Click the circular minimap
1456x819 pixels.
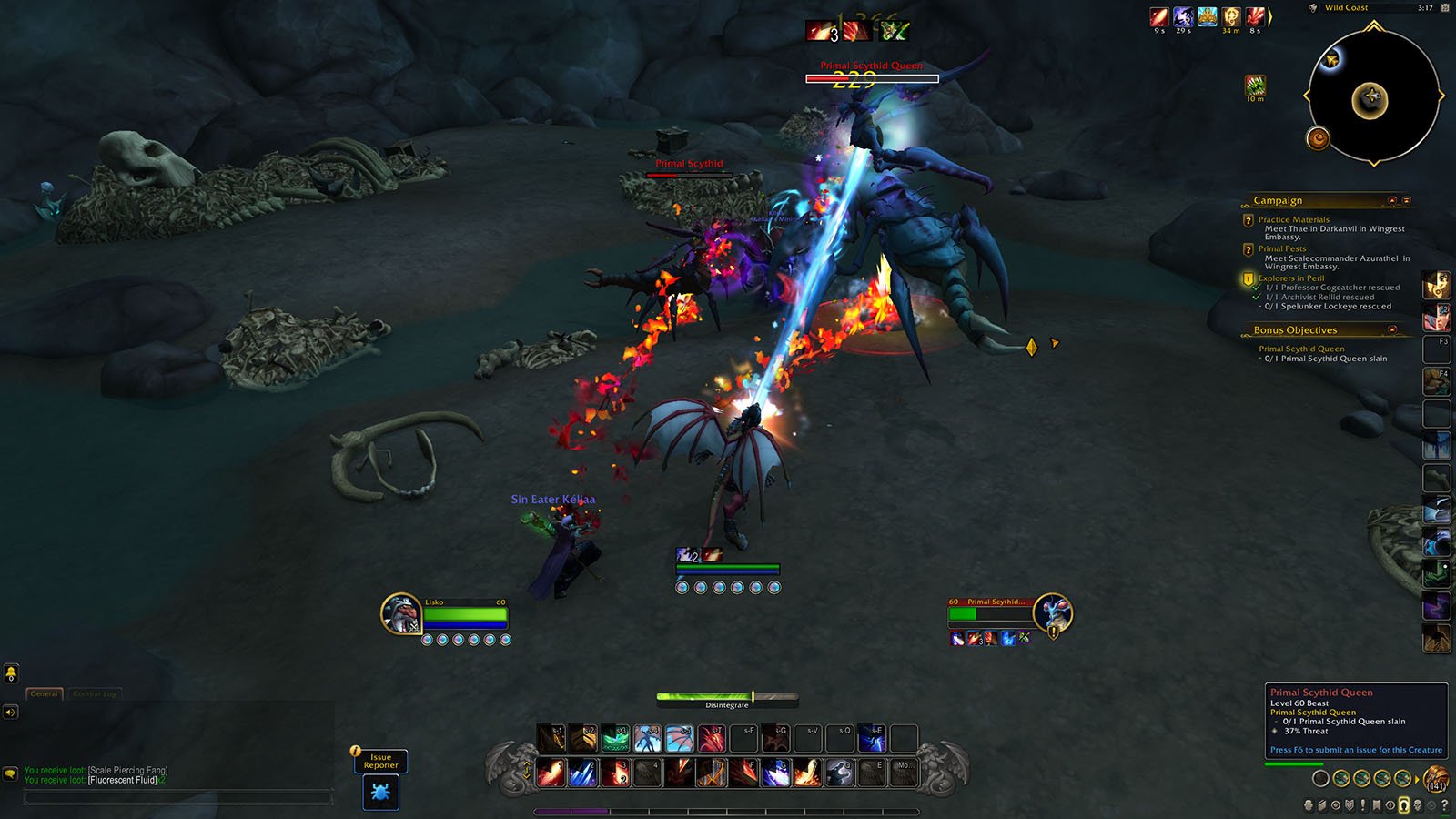coord(1373,95)
